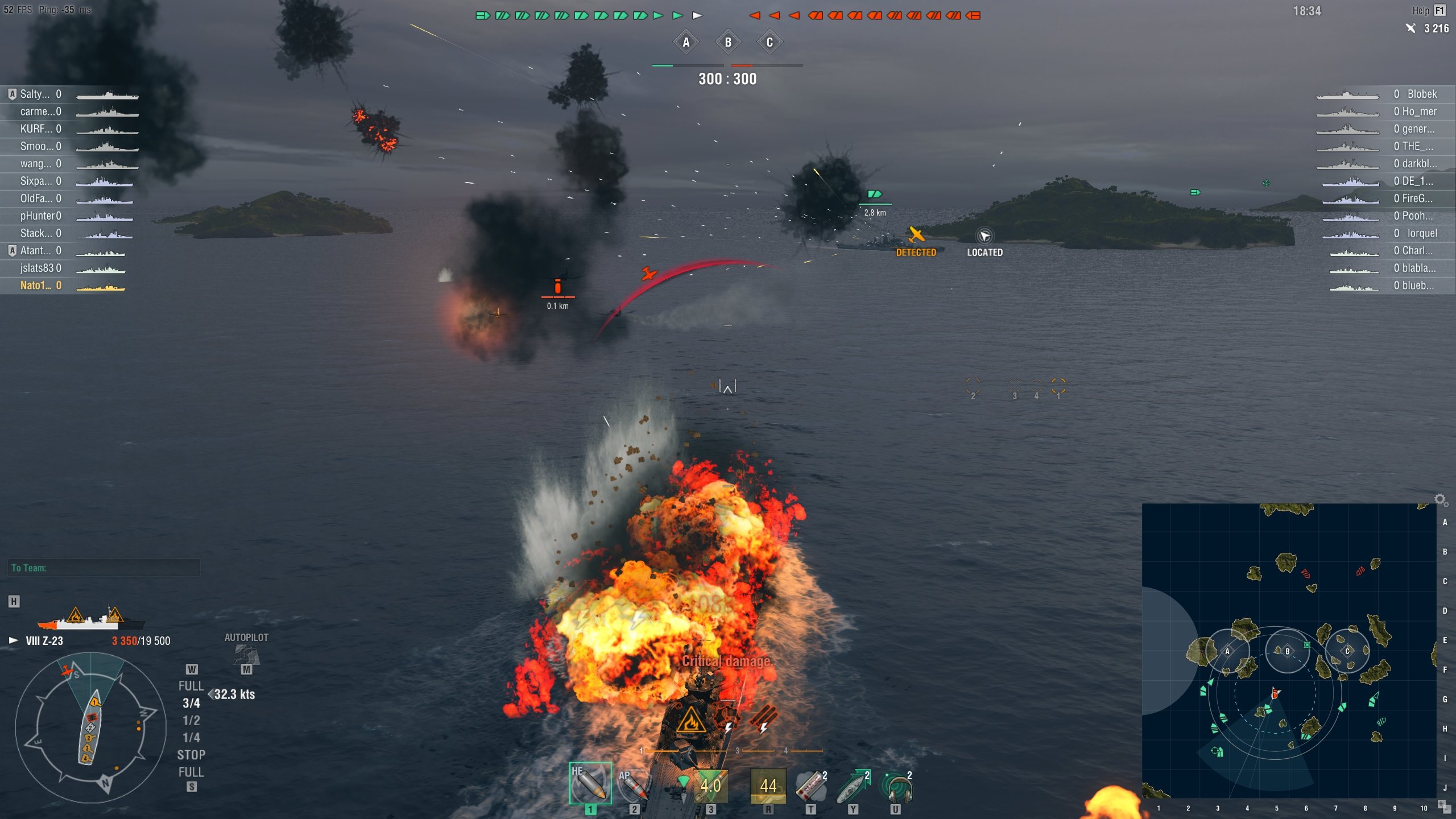Set engine telegraph to STOP

point(191,755)
